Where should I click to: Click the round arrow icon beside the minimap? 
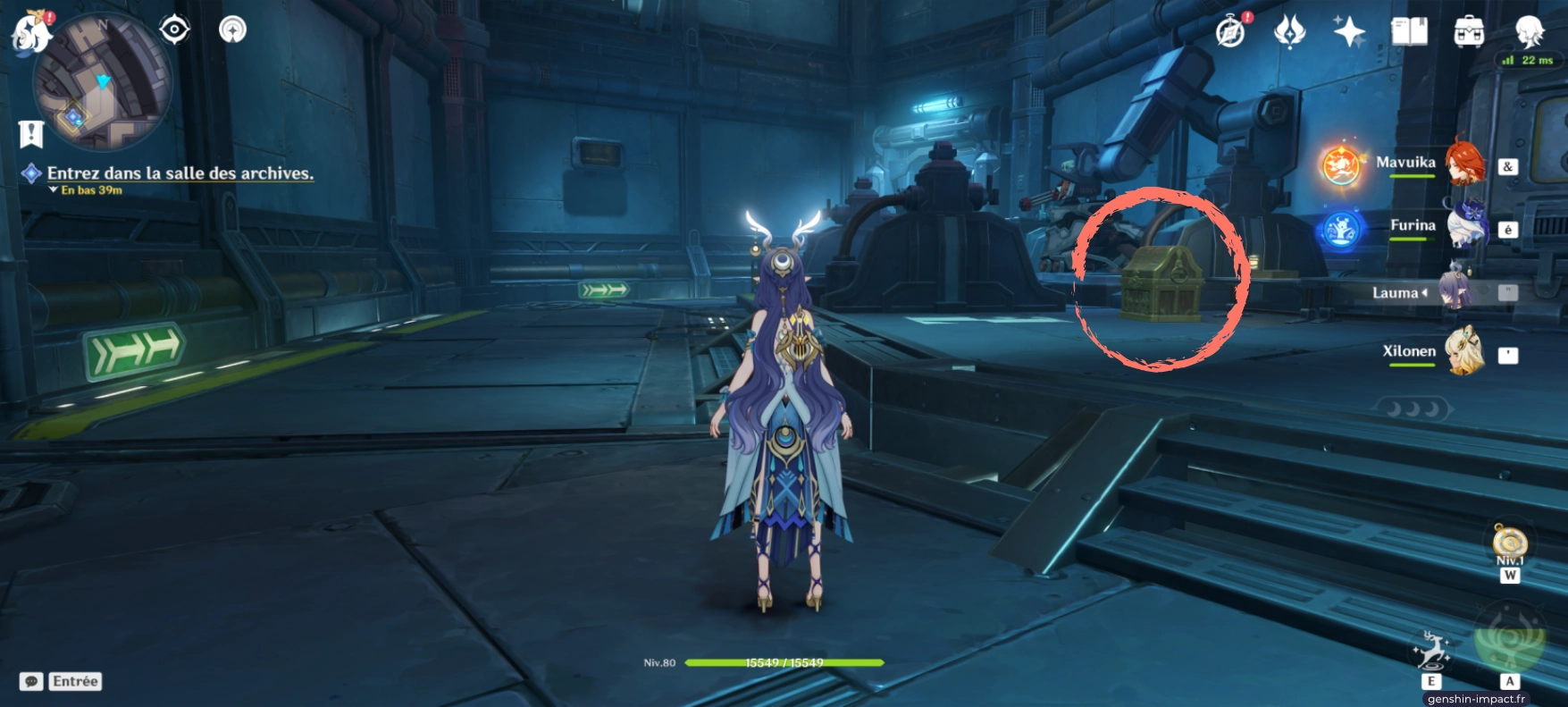(x=233, y=30)
